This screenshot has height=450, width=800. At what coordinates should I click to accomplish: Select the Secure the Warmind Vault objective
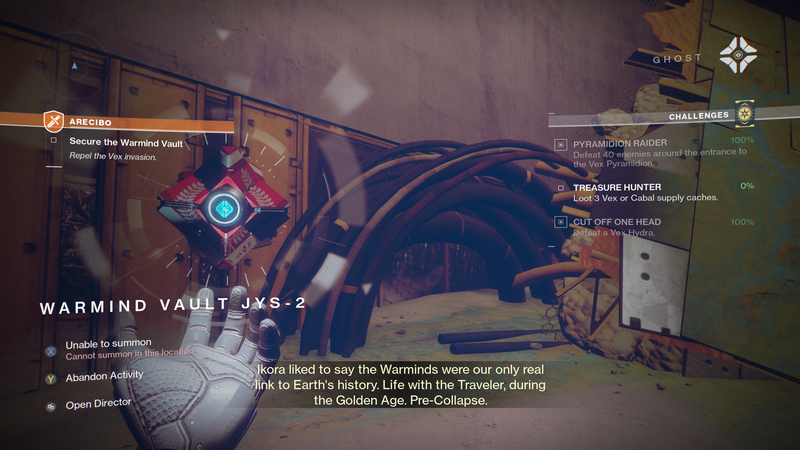point(126,142)
